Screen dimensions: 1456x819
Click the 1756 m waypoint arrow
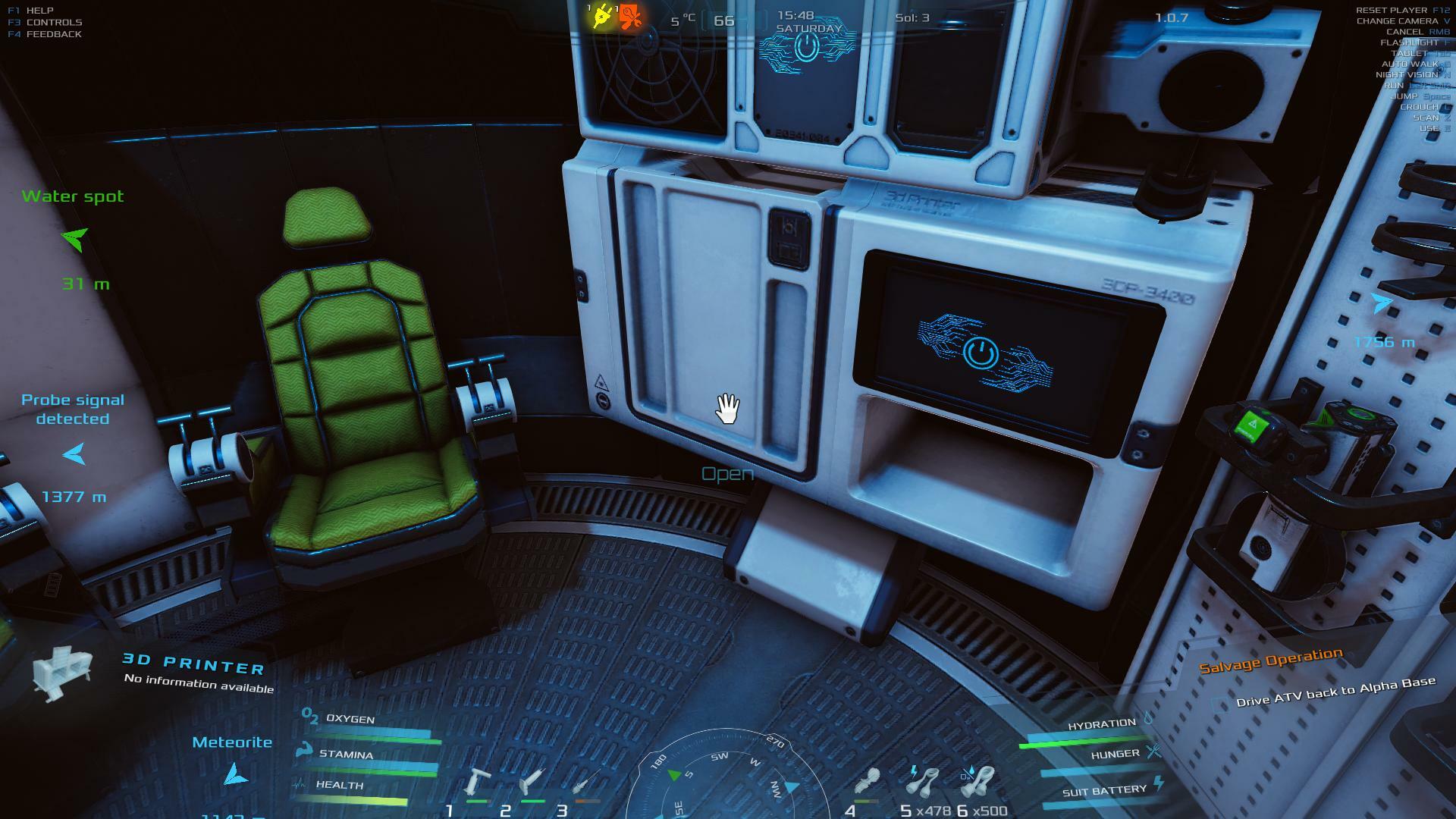pos(1382,303)
